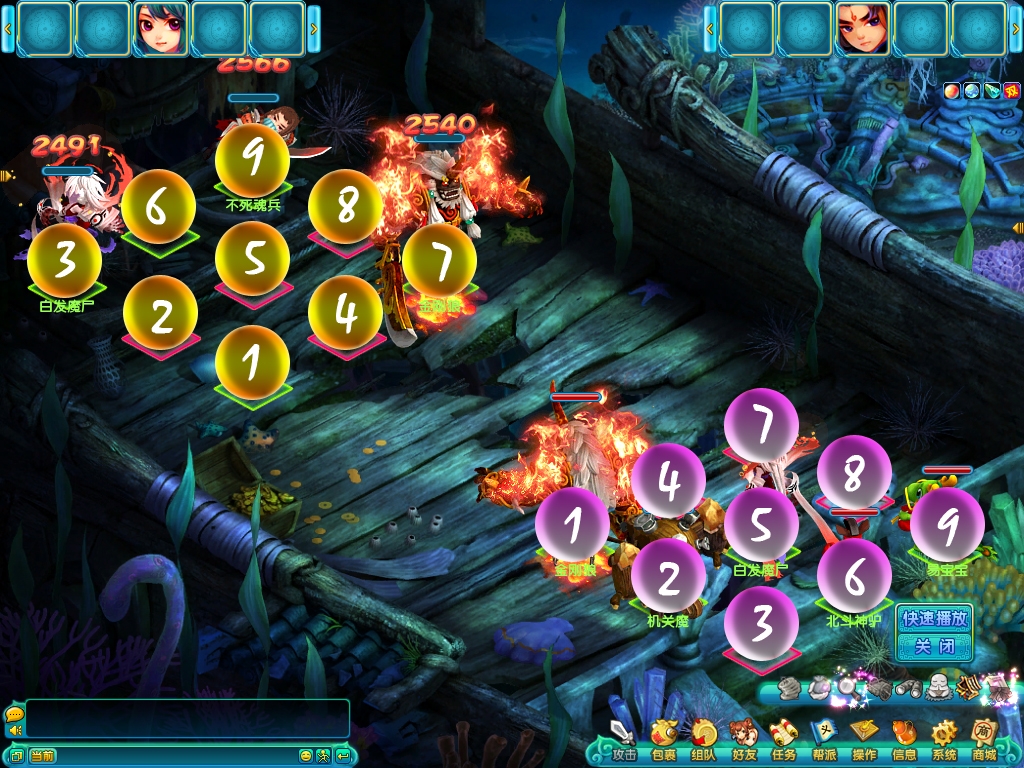The image size is (1024, 768).
Task: Click the 快速播放 fast playback button
Action: pyautogui.click(x=934, y=618)
